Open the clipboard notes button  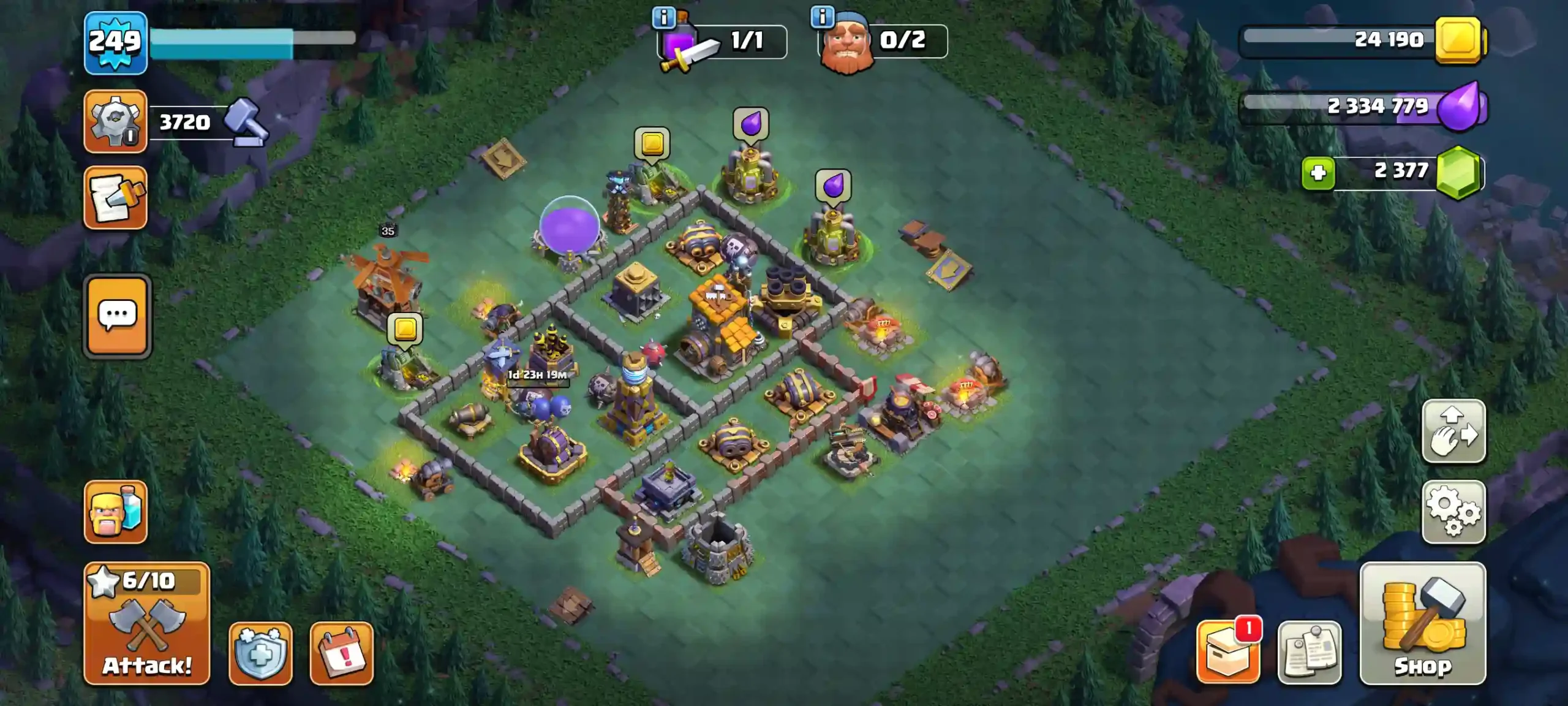pos(1309,653)
